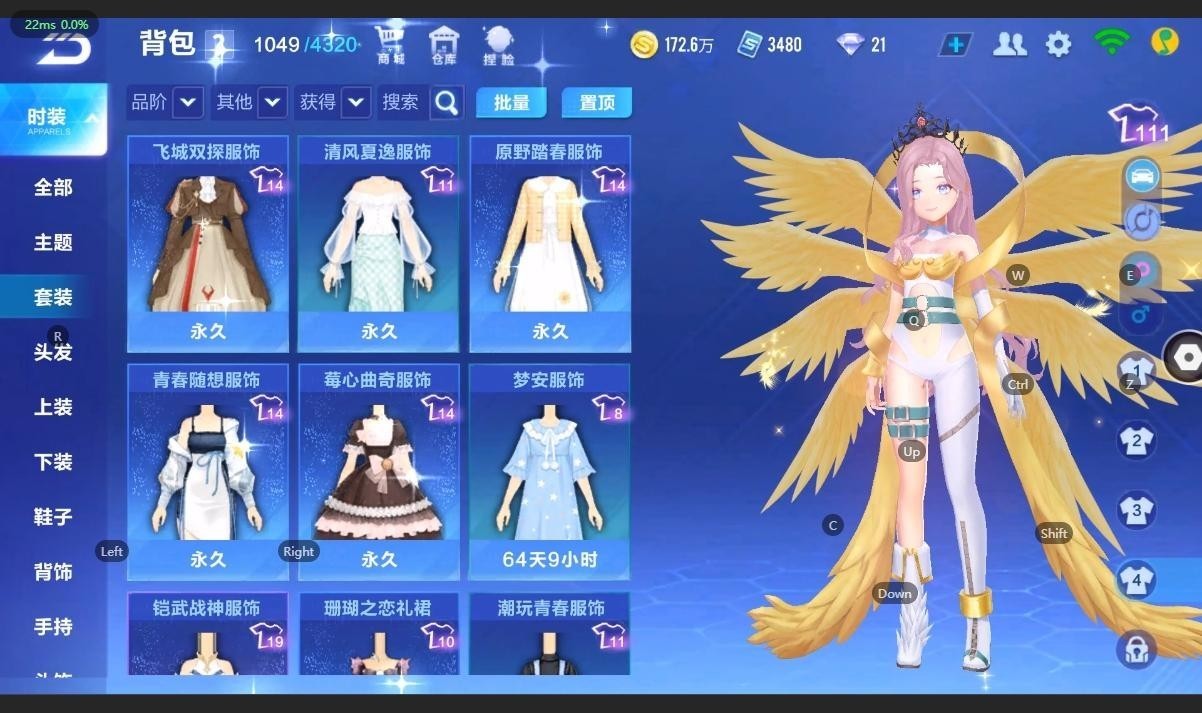Open the 获得 obtained dropdown
Image resolution: width=1202 pixels, height=713 pixels.
click(356, 102)
